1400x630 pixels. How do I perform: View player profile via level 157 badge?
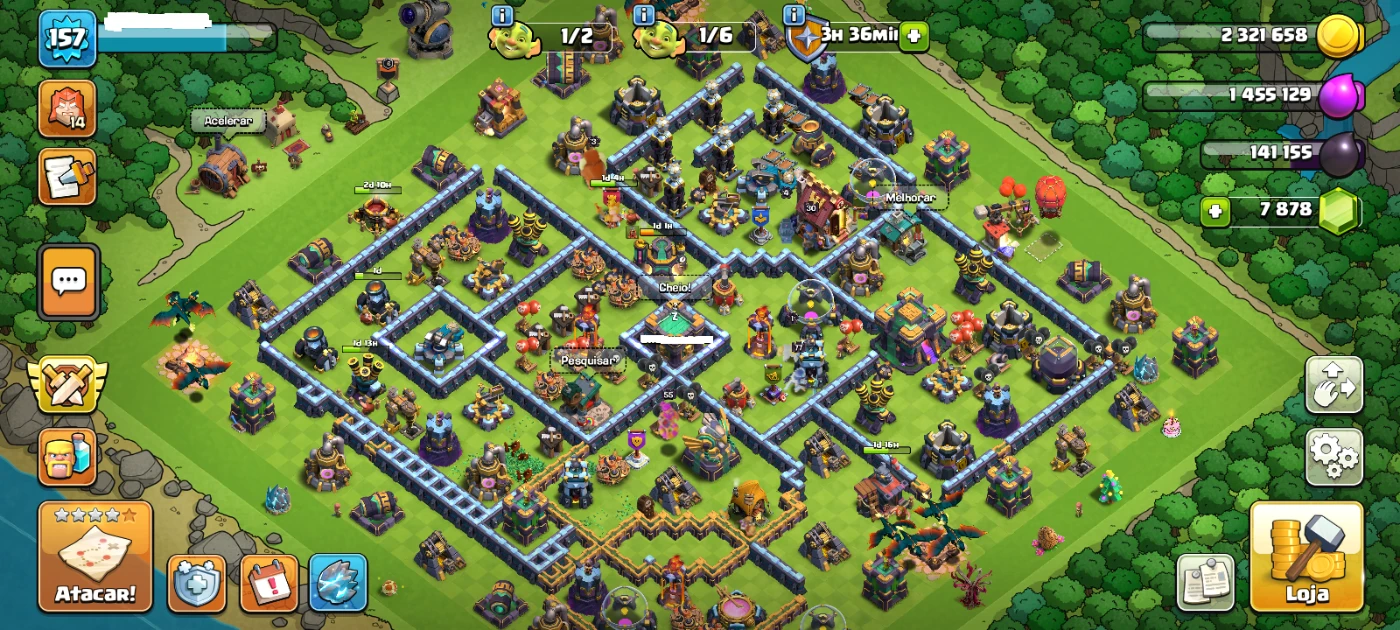[67, 38]
